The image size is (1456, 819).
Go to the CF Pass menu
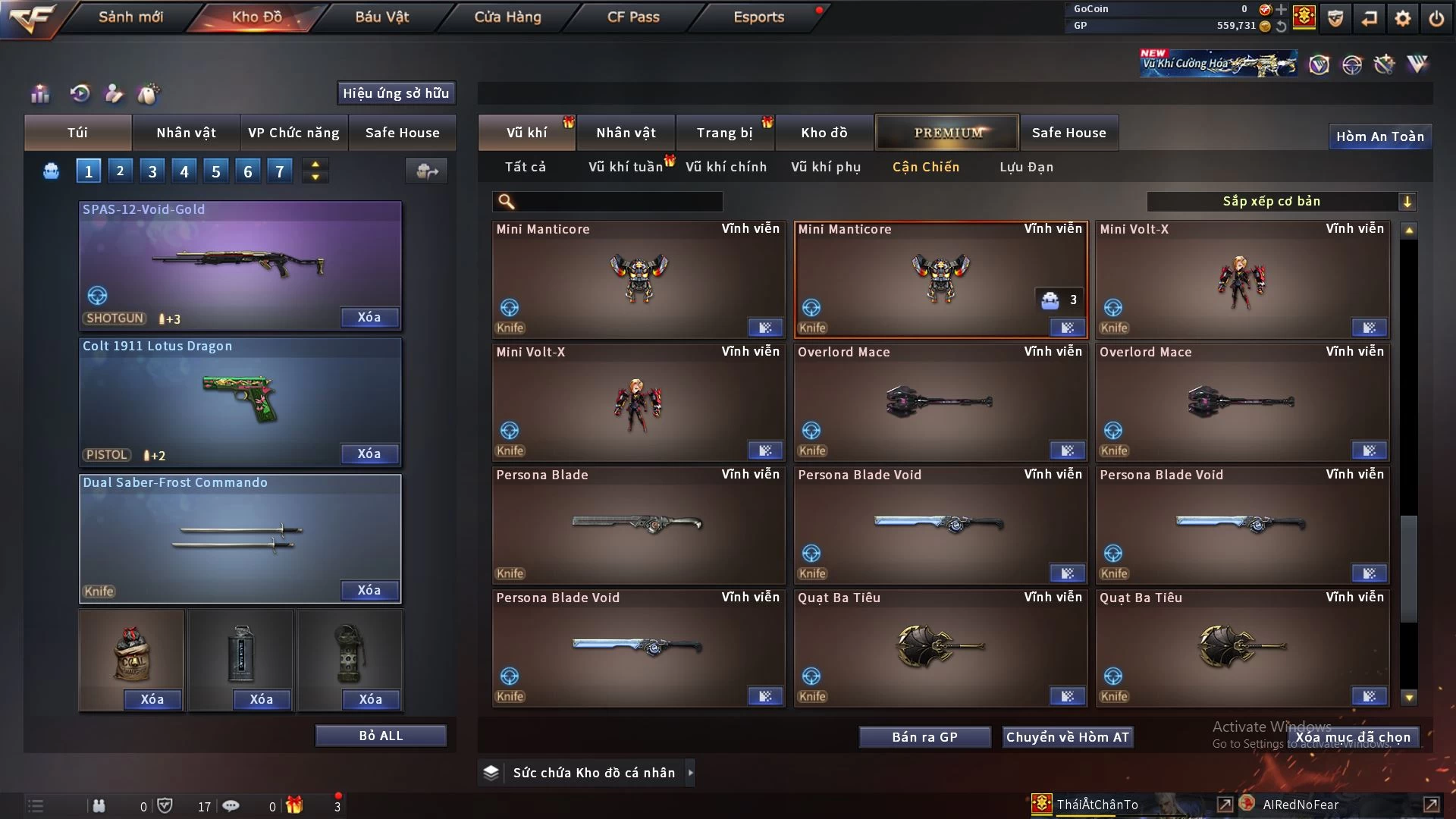click(633, 17)
